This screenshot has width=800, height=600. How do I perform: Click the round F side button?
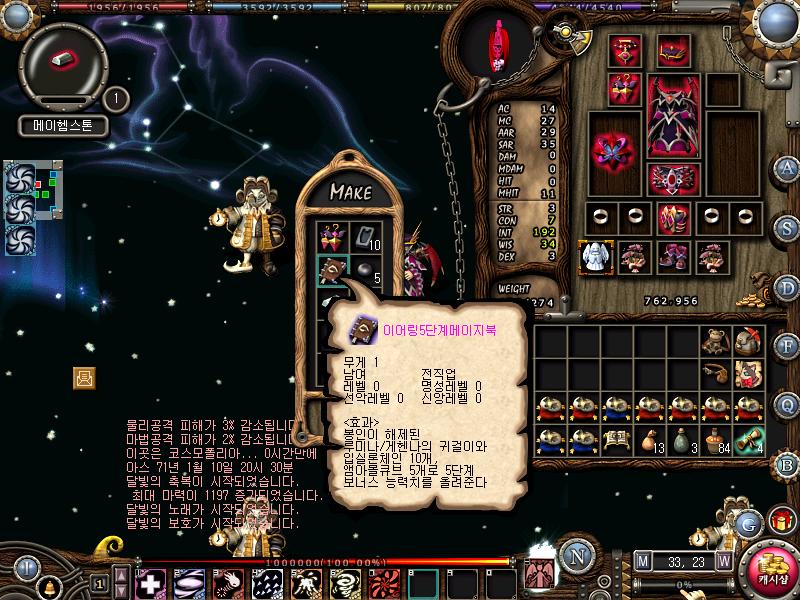[x=787, y=347]
